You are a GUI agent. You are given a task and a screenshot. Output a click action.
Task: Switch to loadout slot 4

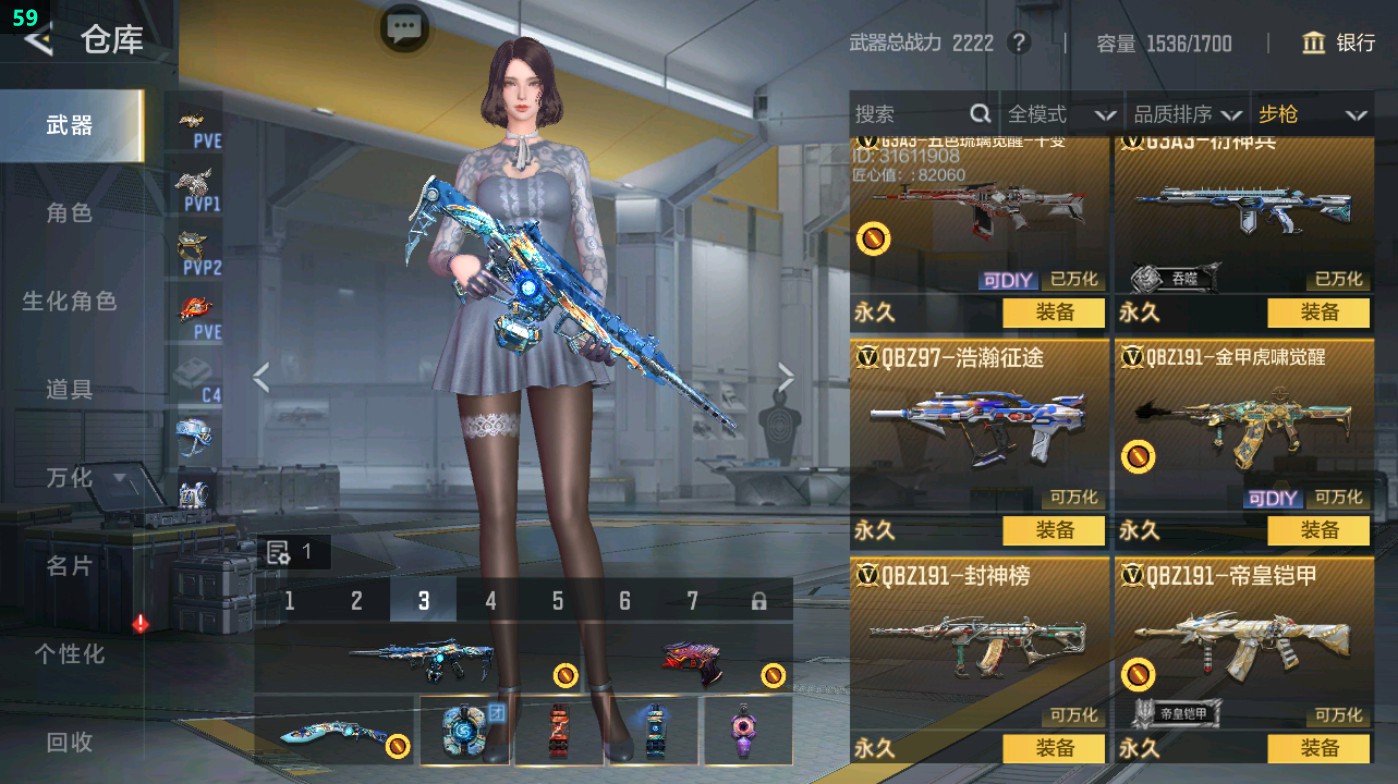pos(490,601)
